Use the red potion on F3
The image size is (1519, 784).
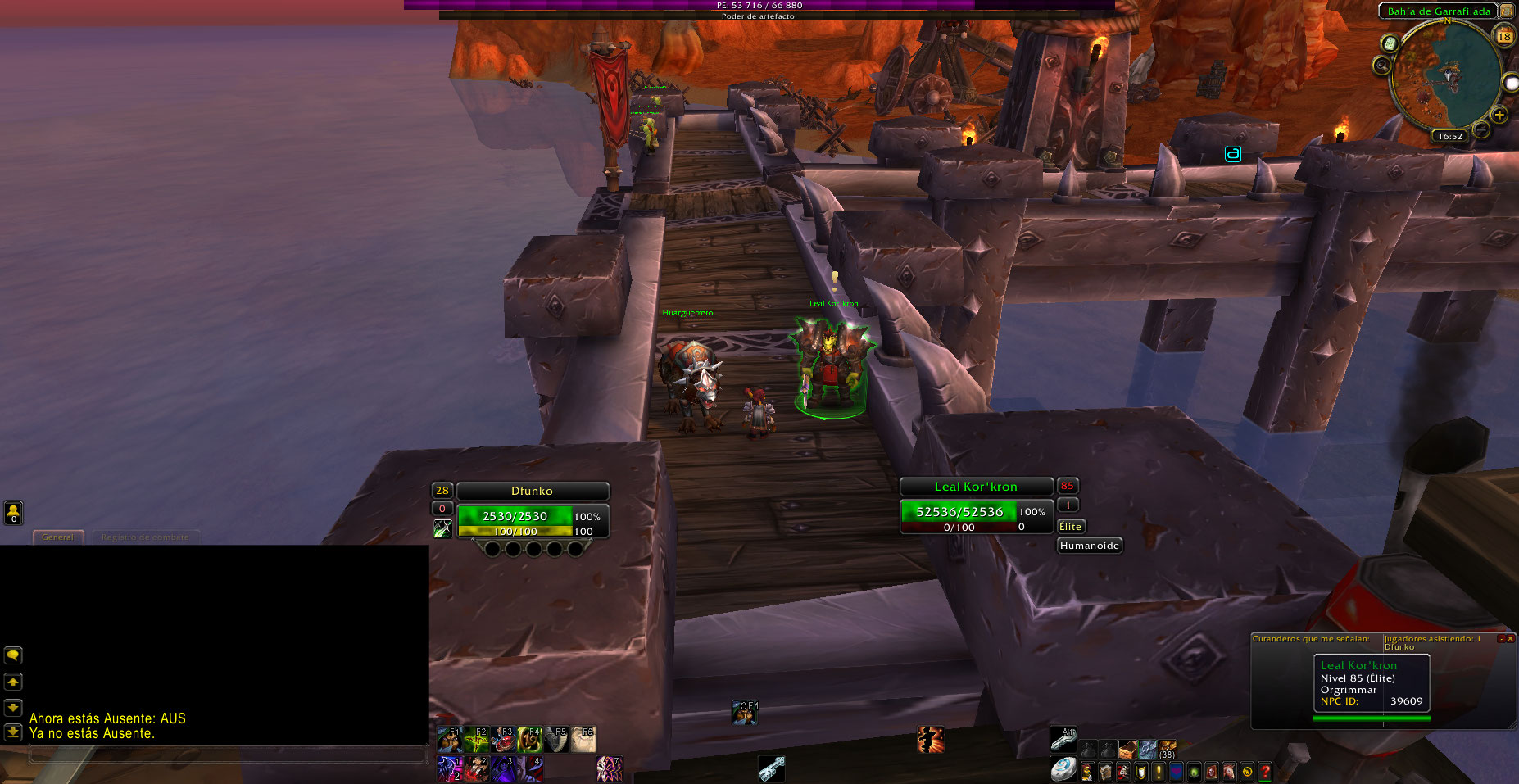pos(503,740)
